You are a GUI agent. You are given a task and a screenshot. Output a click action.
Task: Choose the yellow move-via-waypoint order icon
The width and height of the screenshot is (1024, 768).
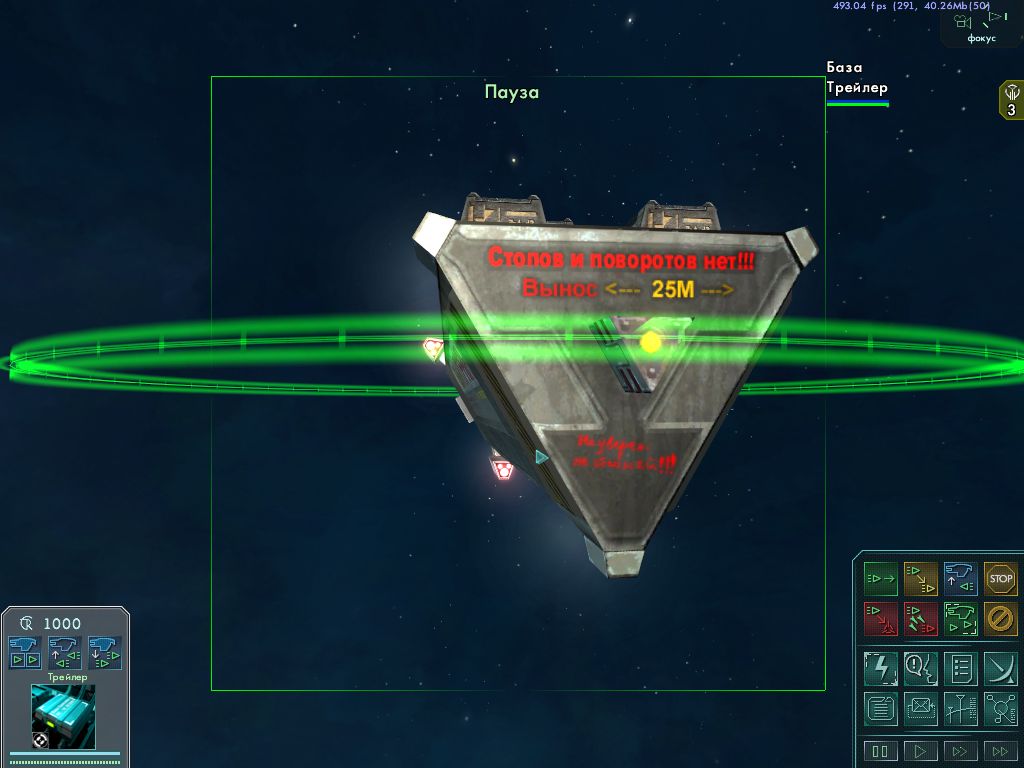(920, 578)
